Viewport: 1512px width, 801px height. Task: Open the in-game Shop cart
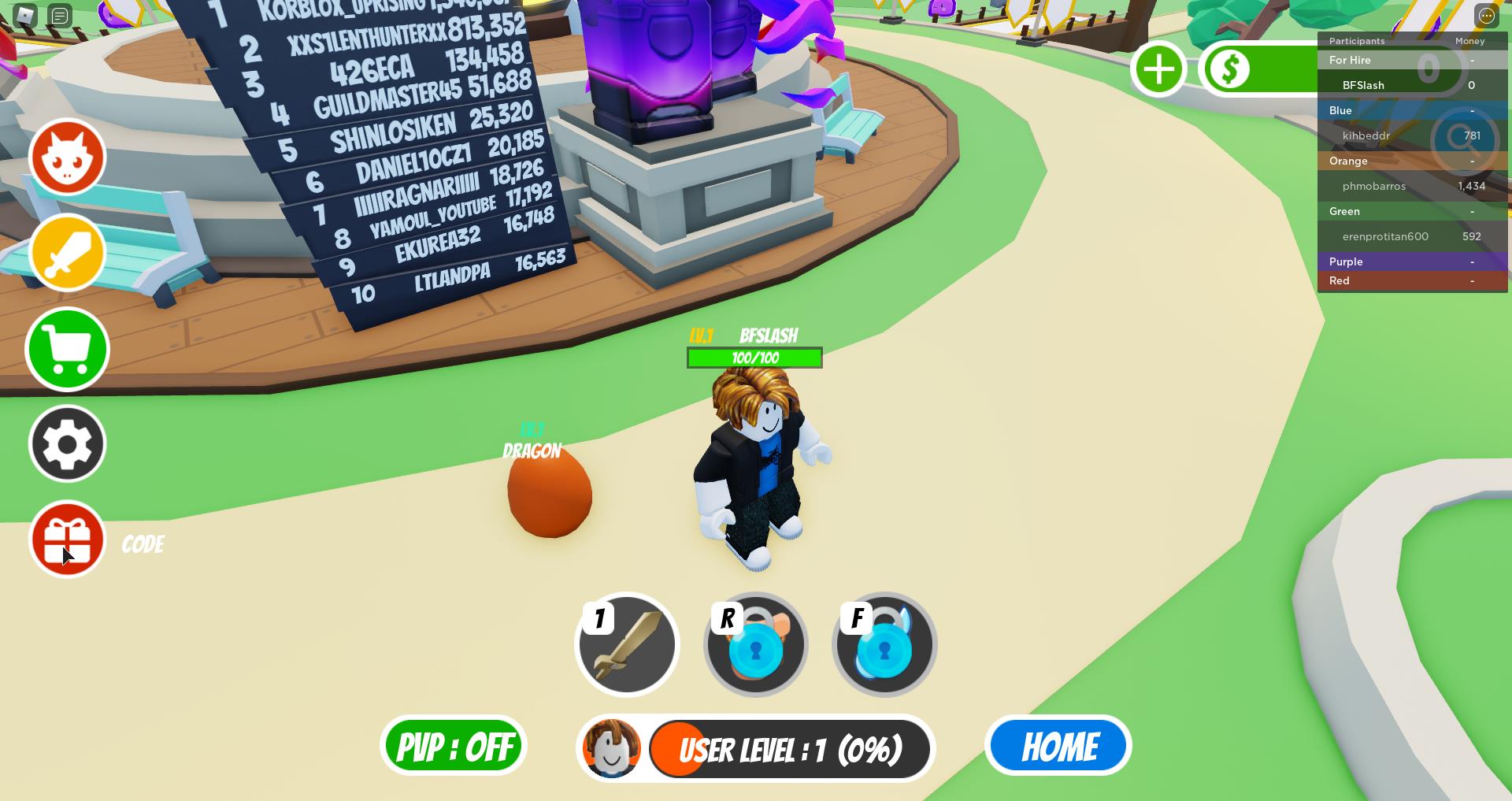click(67, 349)
